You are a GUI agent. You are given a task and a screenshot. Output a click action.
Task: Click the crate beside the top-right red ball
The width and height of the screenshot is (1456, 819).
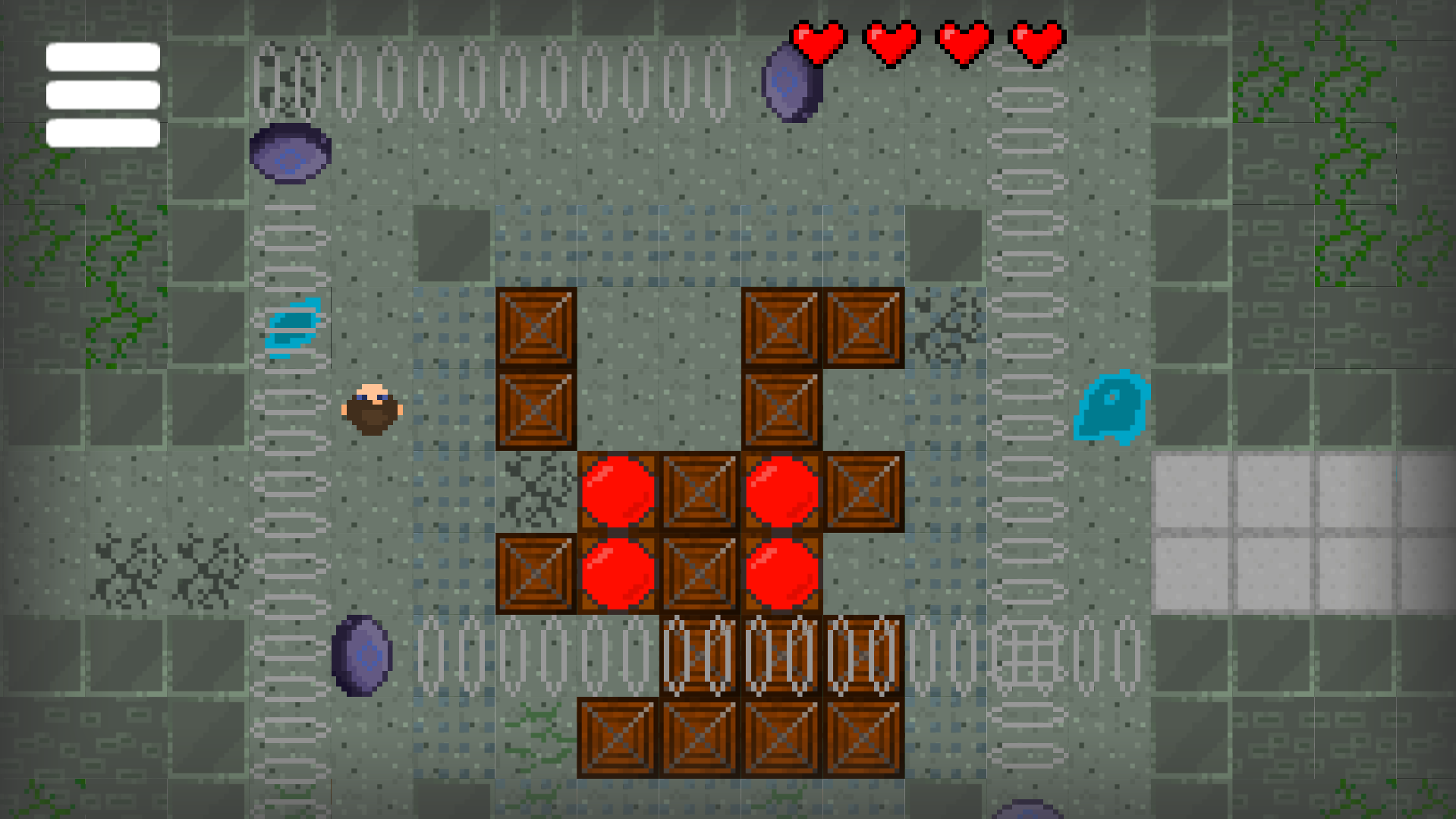tap(862, 493)
